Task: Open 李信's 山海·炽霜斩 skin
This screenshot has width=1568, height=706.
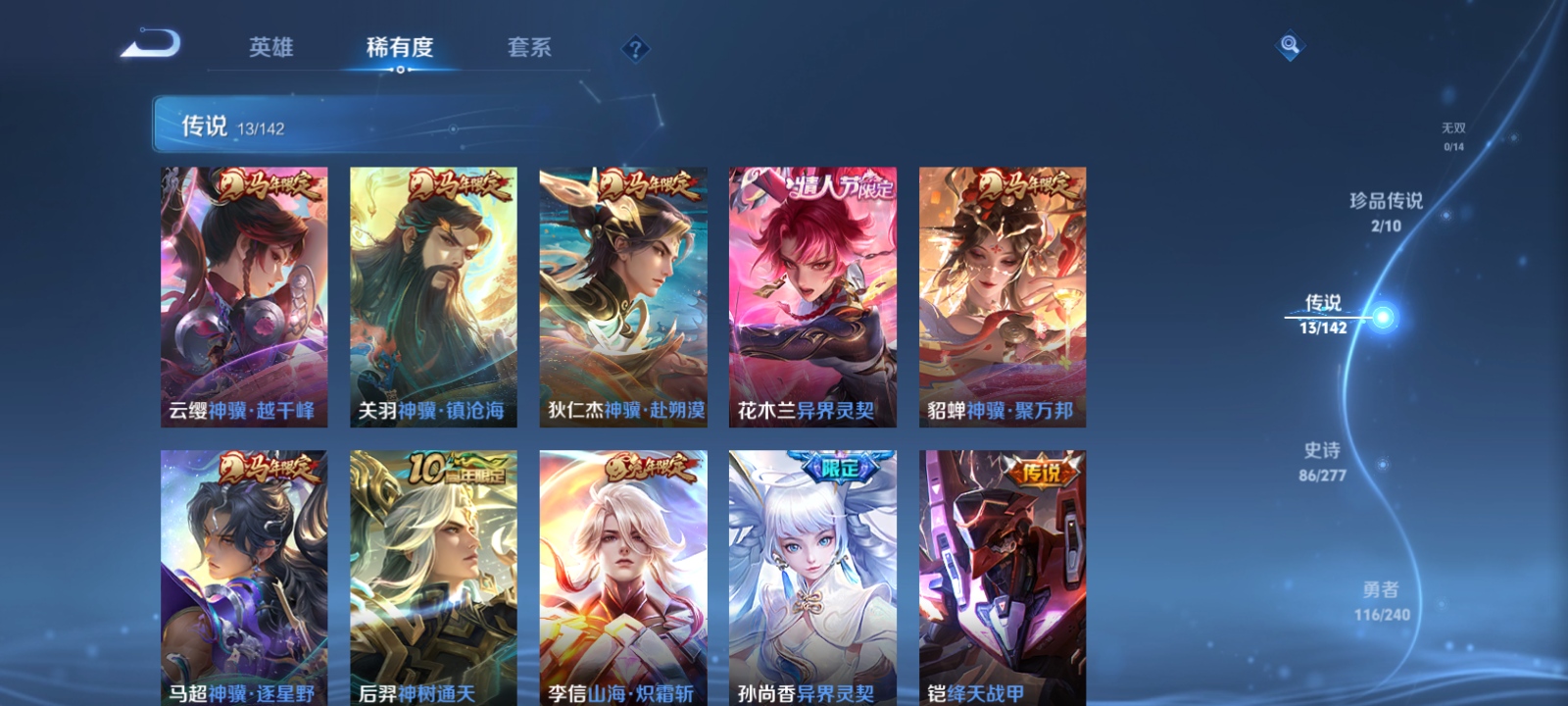Action: click(624, 579)
